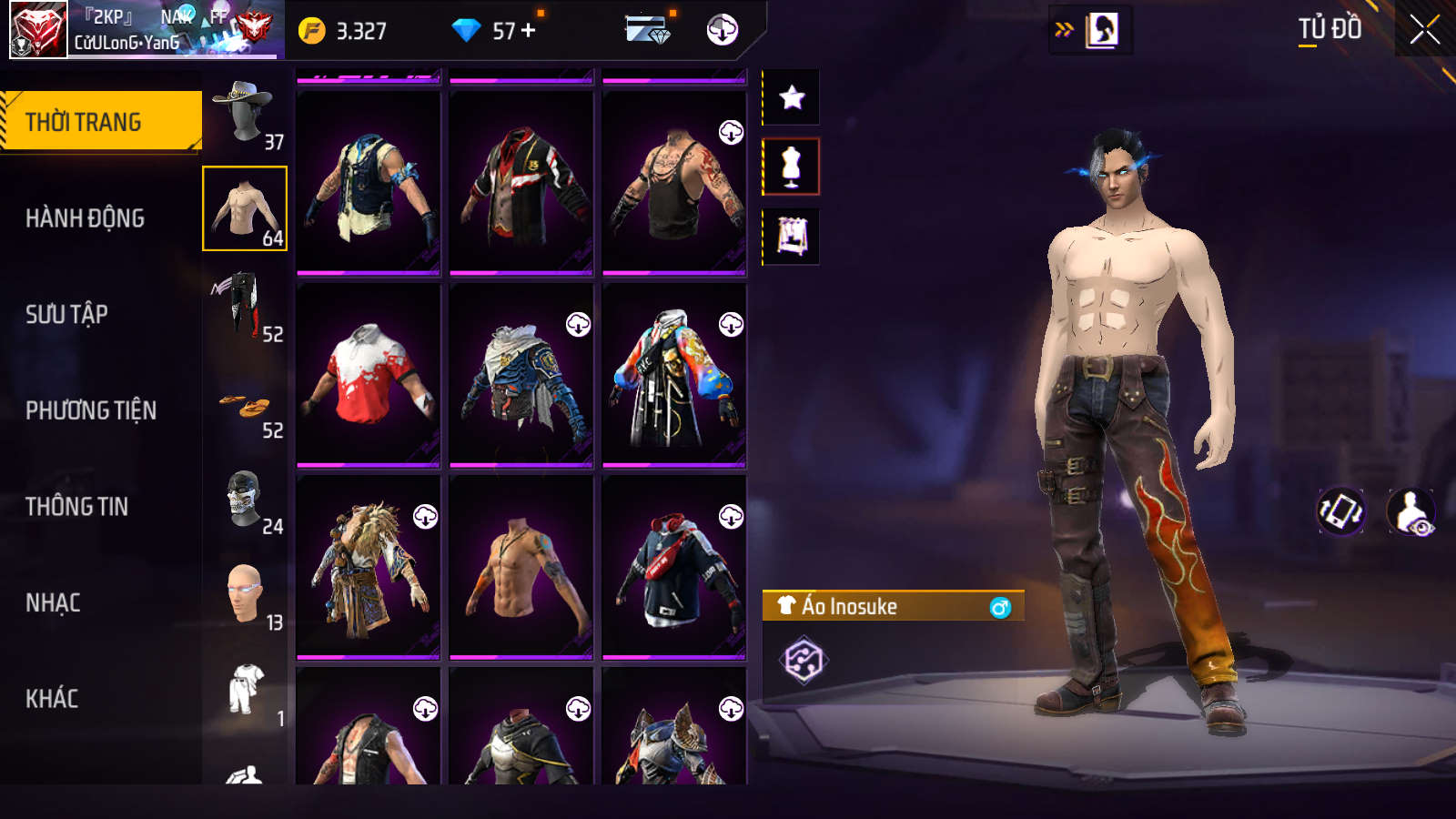The width and height of the screenshot is (1456, 819).
Task: Close the wardrobe screen
Action: point(1424,29)
